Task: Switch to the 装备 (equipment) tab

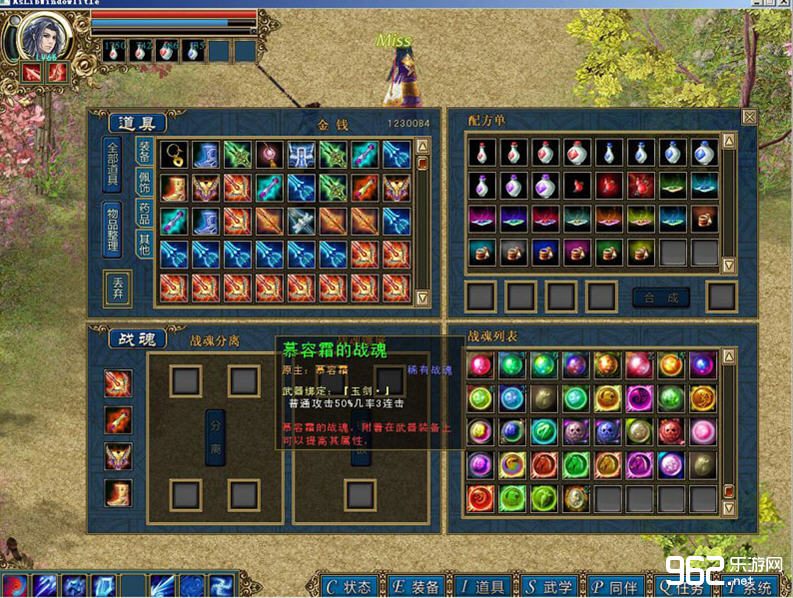Action: [144, 152]
